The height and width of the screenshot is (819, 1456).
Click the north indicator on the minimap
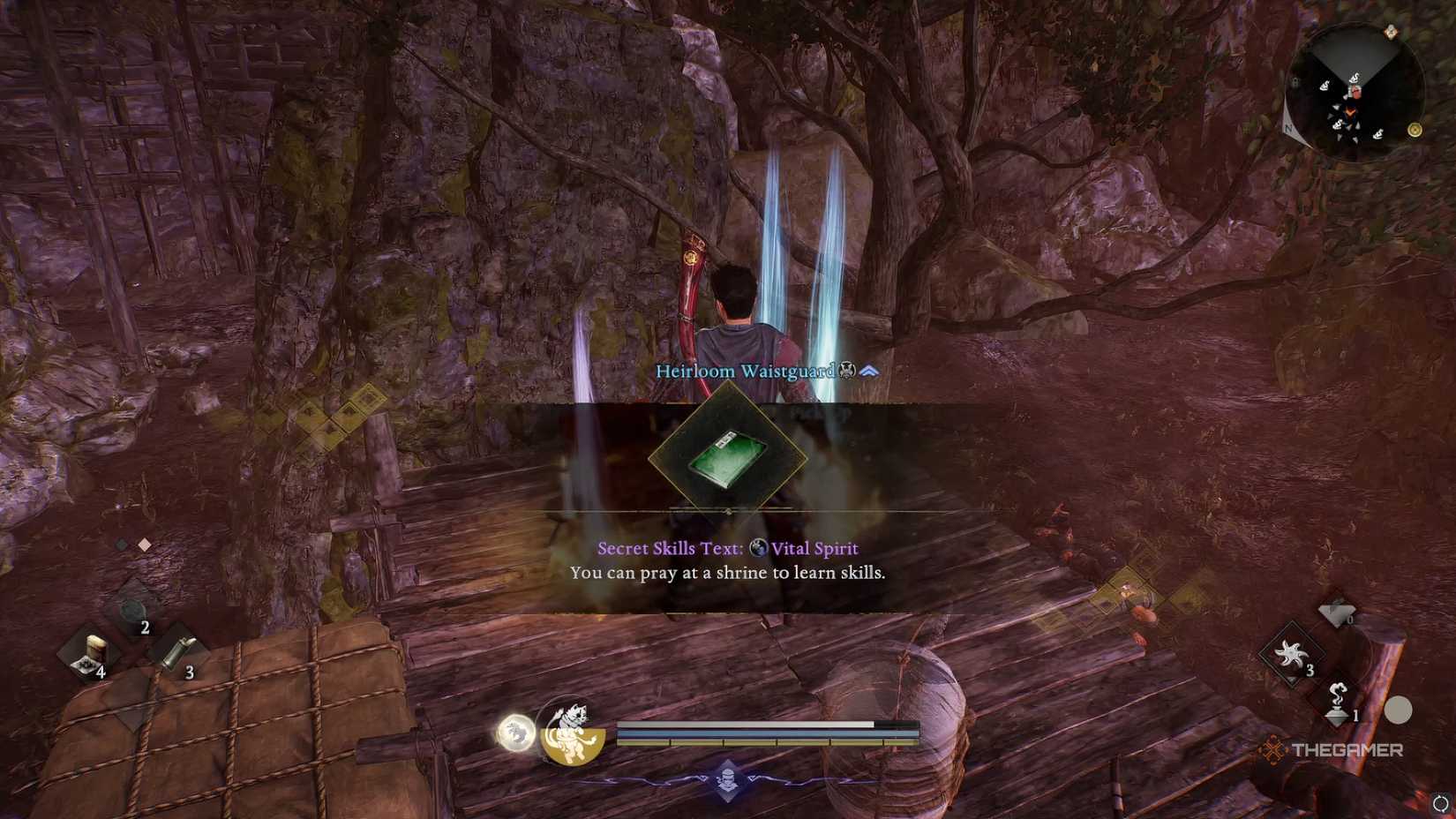pos(1288,128)
